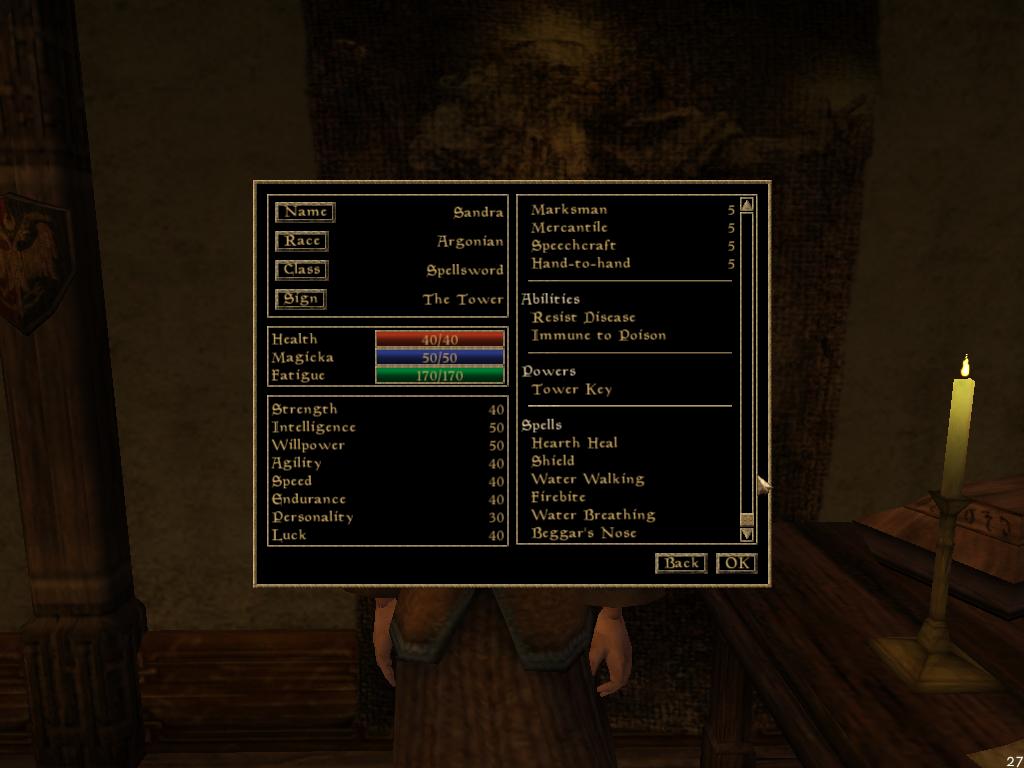This screenshot has width=1024, height=768.
Task: Select the Hearth Heal spell
Action: coord(574,443)
